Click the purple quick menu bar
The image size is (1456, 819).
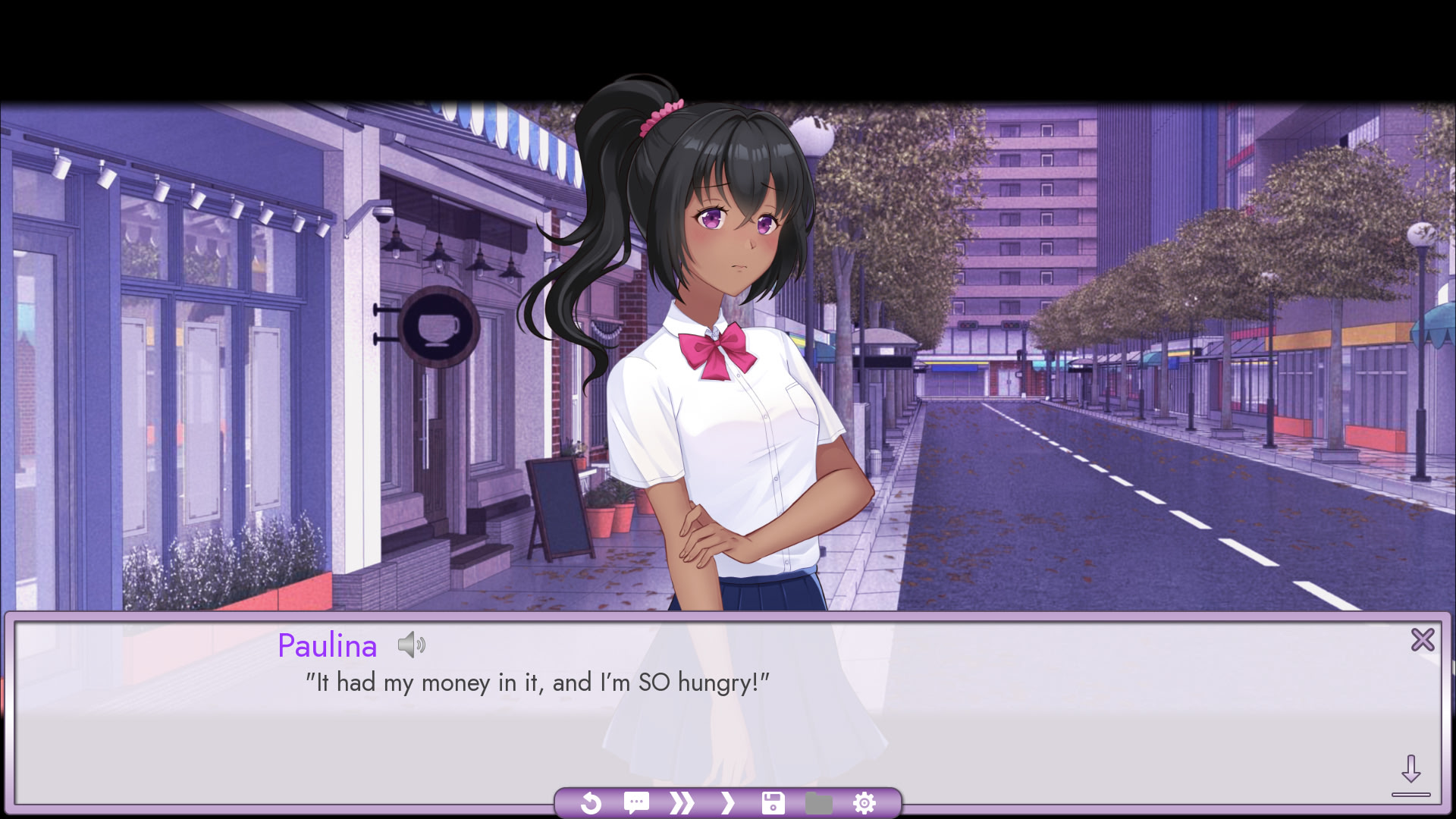(x=730, y=802)
